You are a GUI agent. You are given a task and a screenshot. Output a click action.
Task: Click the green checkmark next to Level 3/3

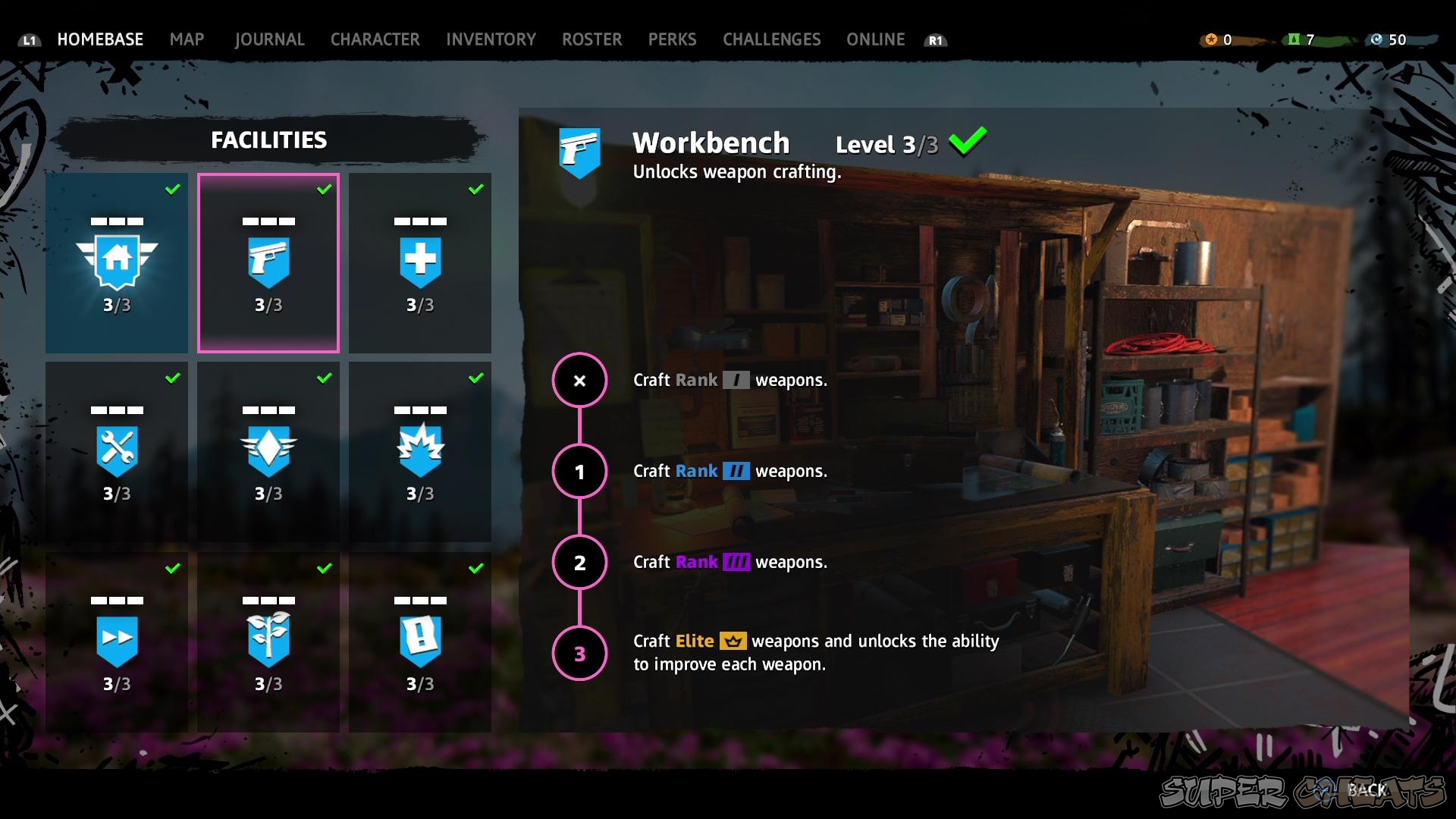point(968,140)
